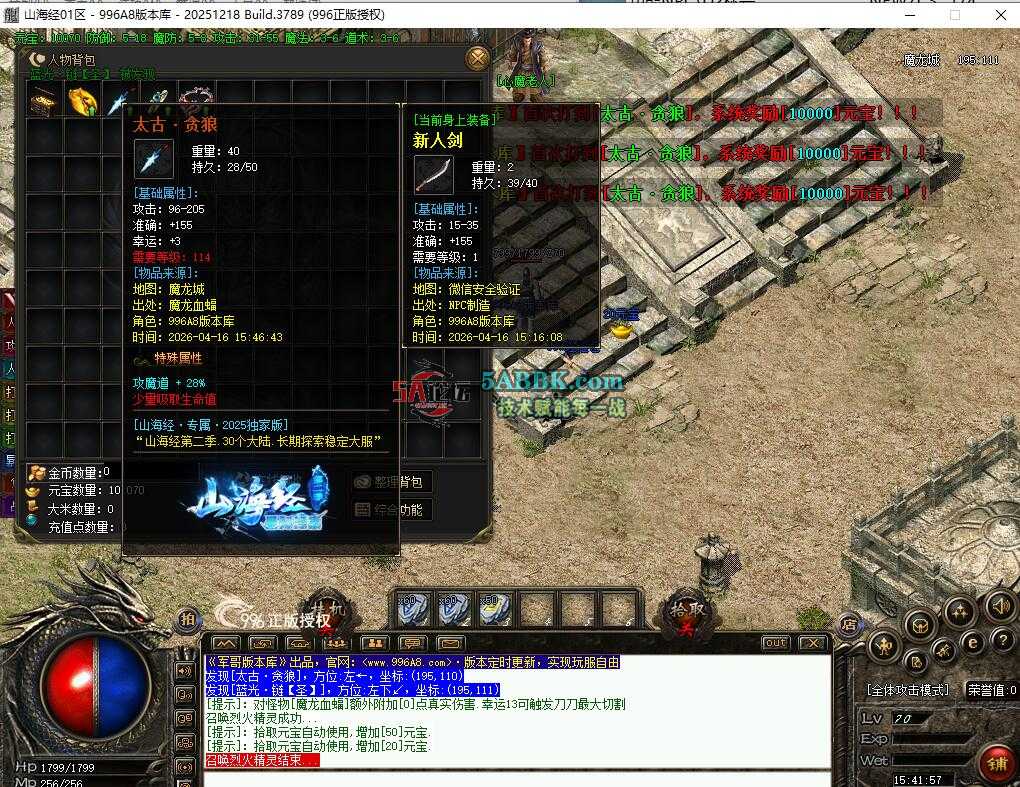
Task: Toggle the sound speaker icon
Action: pyautogui.click(x=1000, y=606)
